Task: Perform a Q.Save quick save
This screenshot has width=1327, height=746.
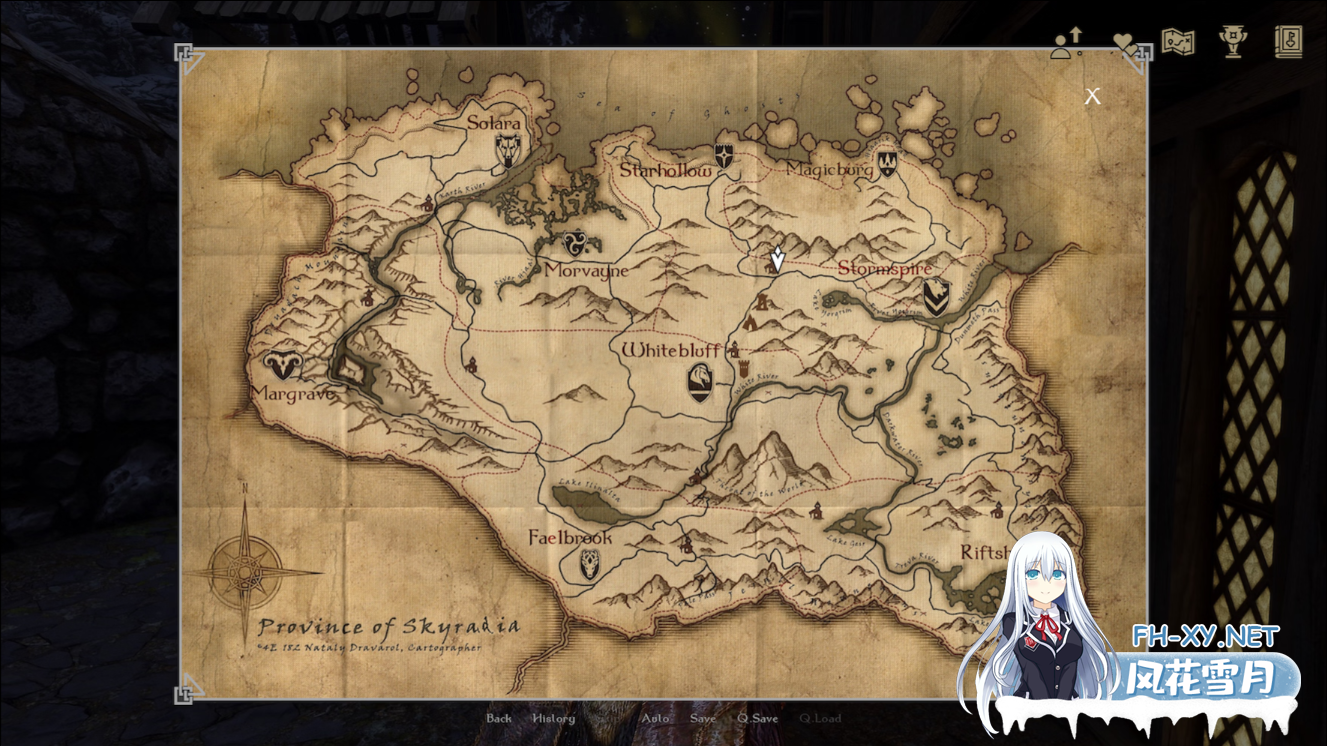Action: pyautogui.click(x=758, y=718)
